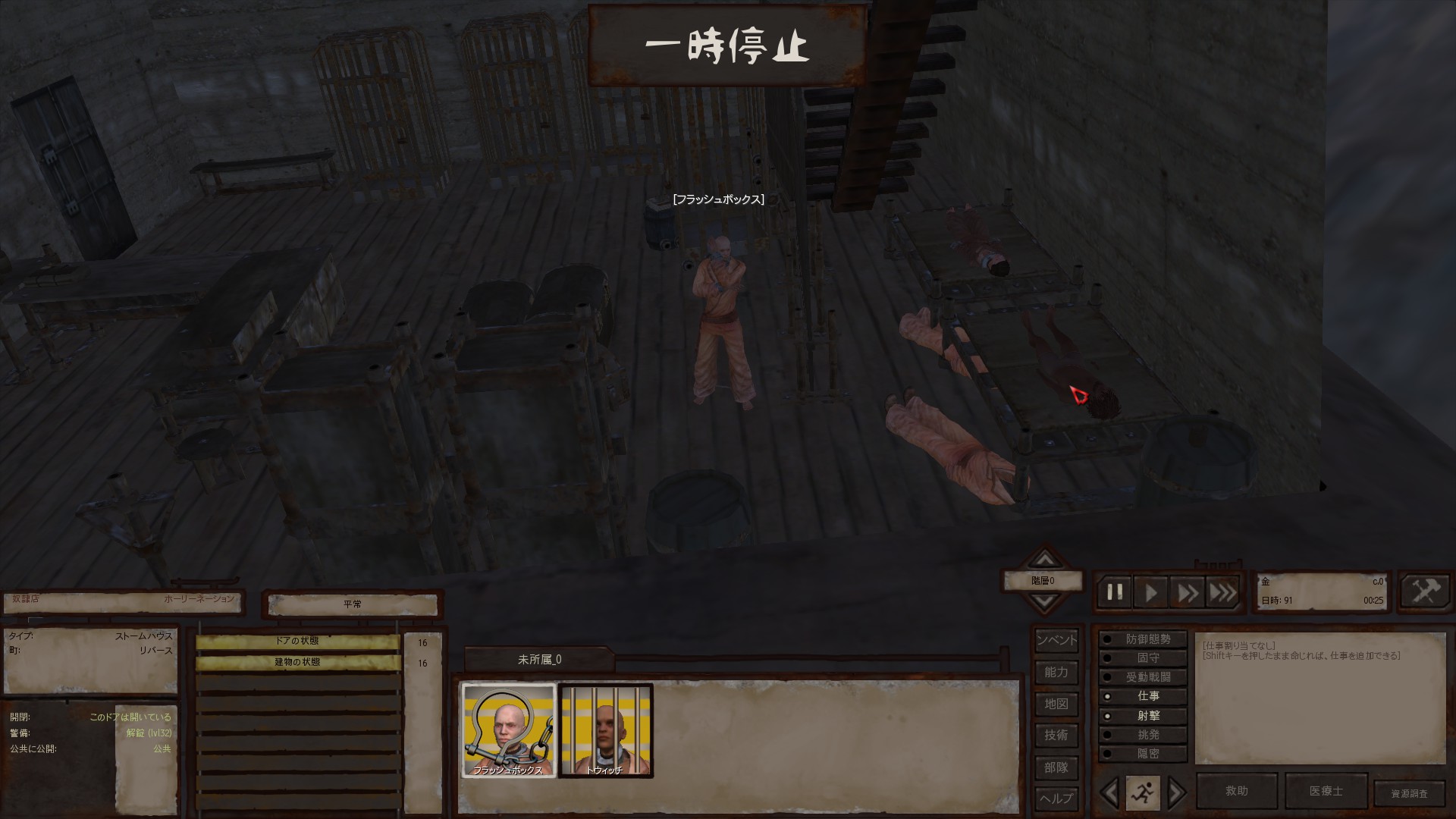This screenshot has width=1456, height=819.
Task: Set triple-arrow fastest game speed
Action: (1222, 592)
